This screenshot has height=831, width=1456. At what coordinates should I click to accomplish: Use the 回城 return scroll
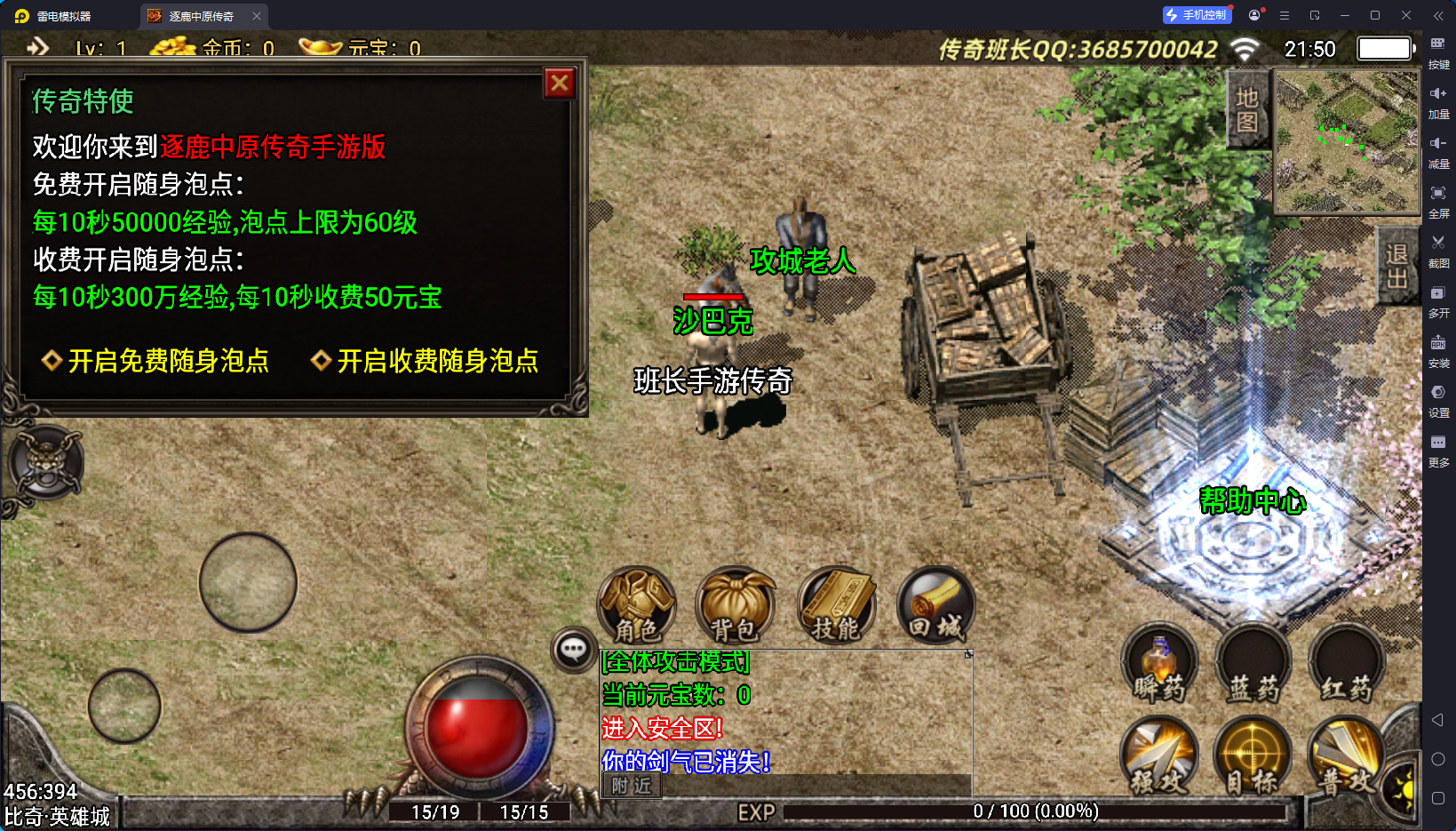pos(935,606)
